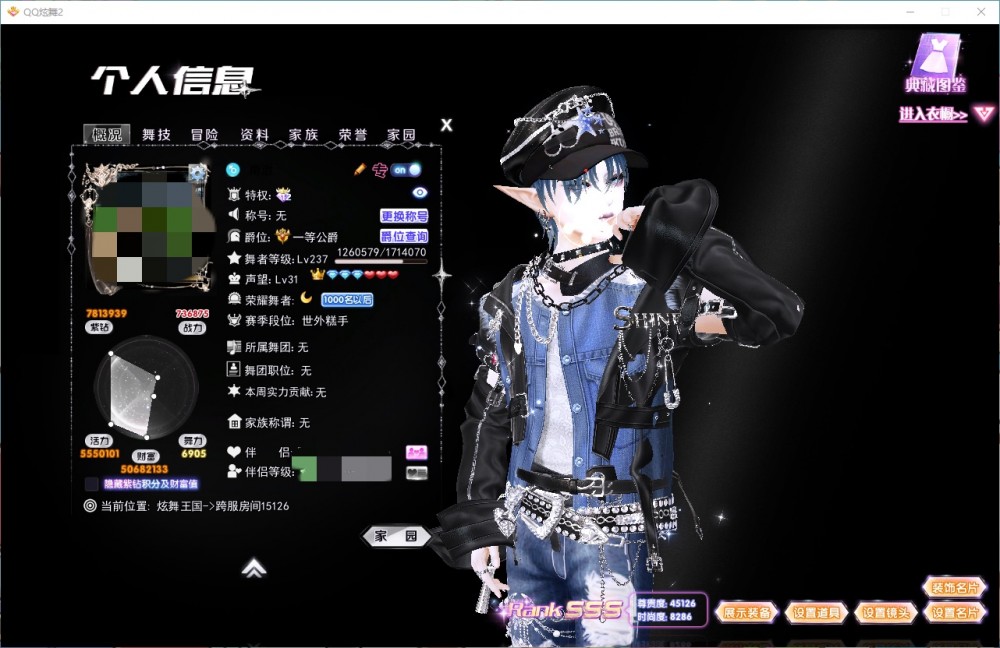Click the pencil edit-name icon
This screenshot has width=1000, height=648.
coord(360,170)
